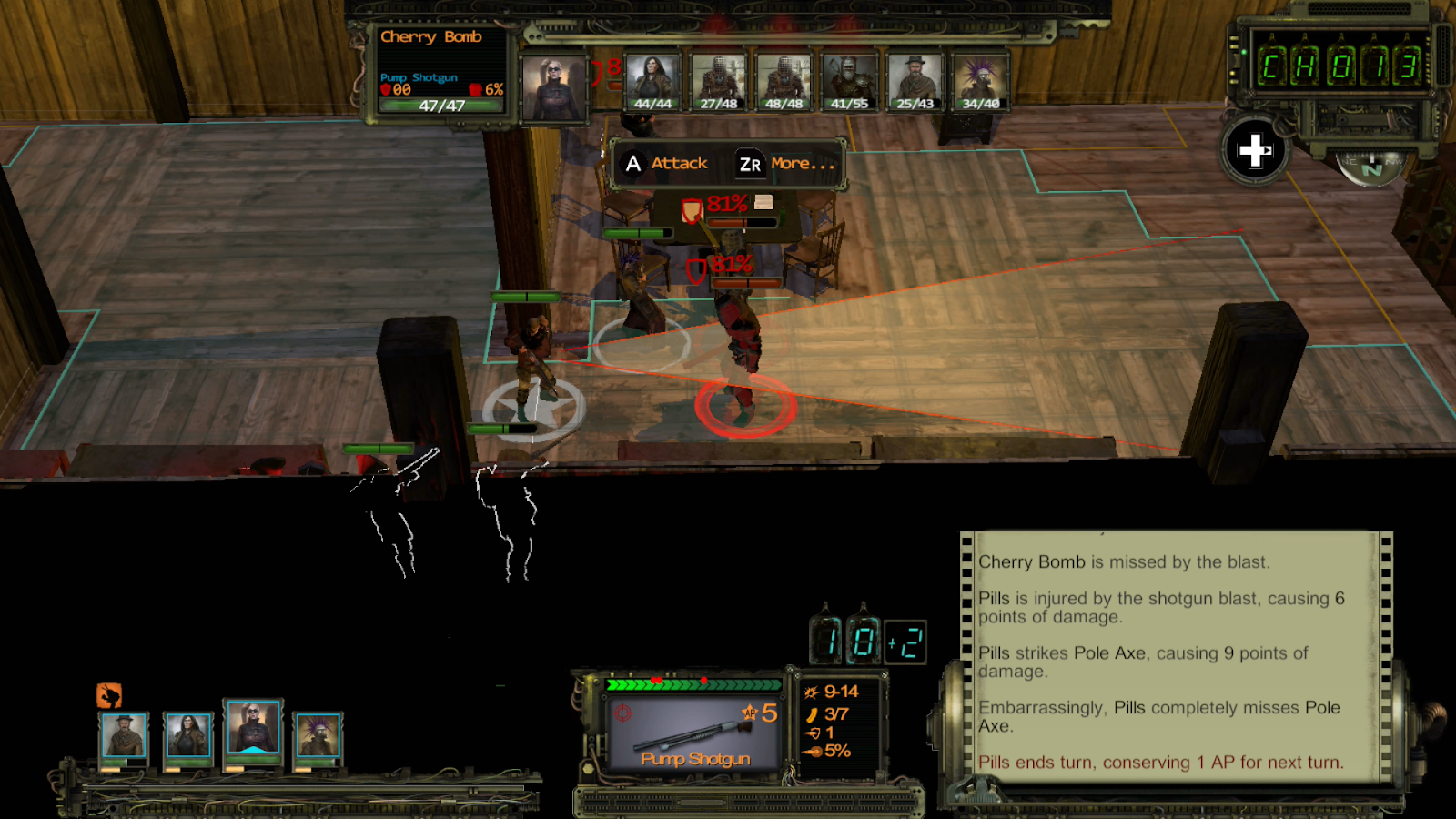This screenshot has height=819, width=1456.
Task: Click the precision aim crosshair icon
Action: [622, 714]
